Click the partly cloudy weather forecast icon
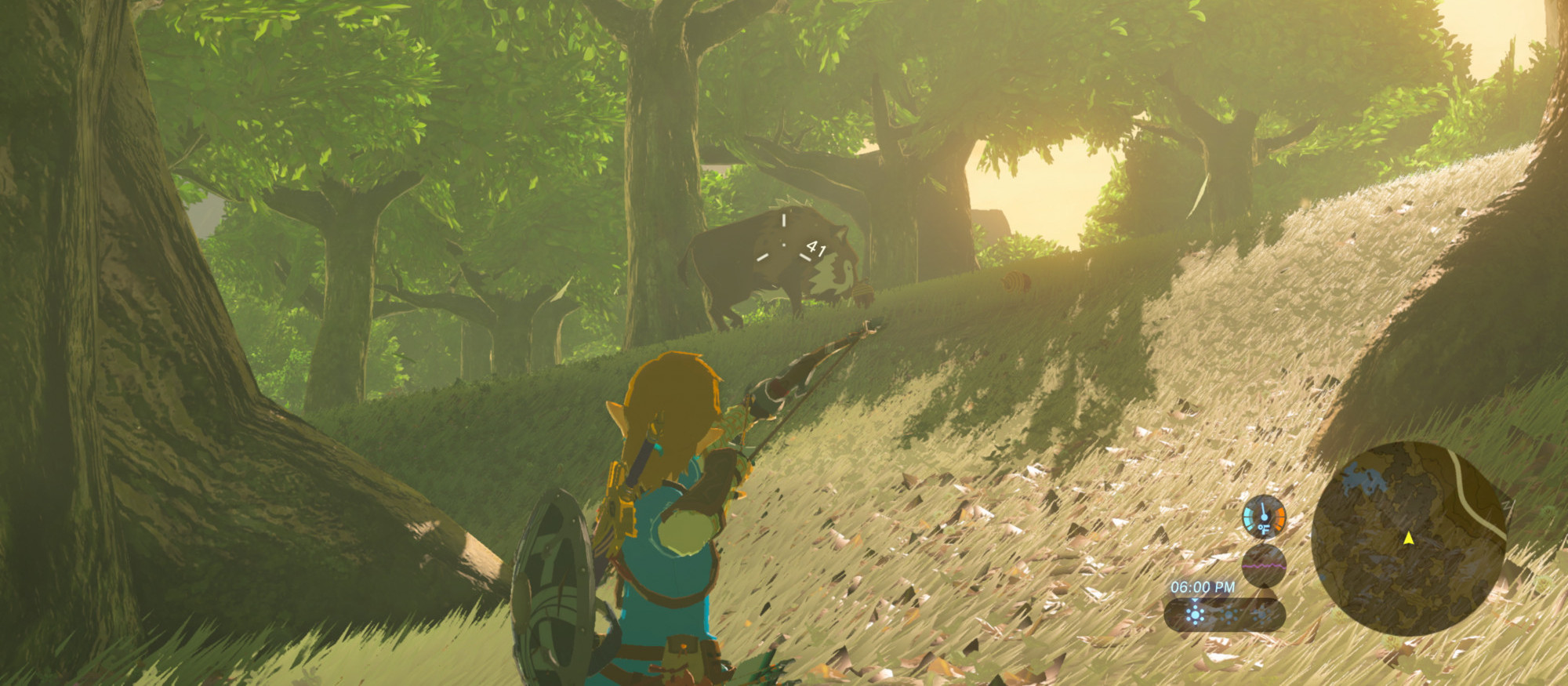Viewport: 1568px width, 686px height. click(x=1229, y=615)
